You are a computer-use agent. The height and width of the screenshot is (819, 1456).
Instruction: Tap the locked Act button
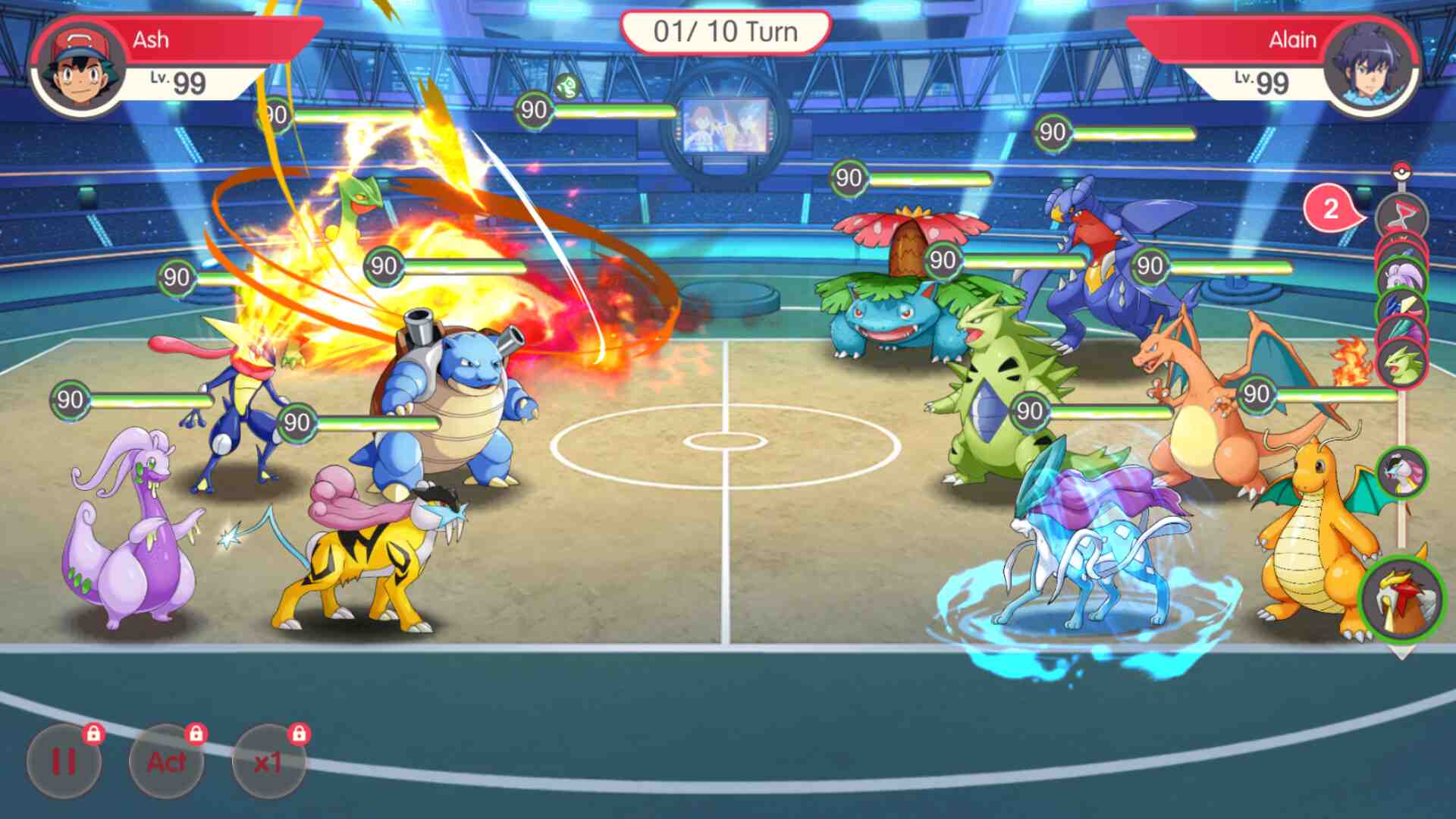[166, 761]
